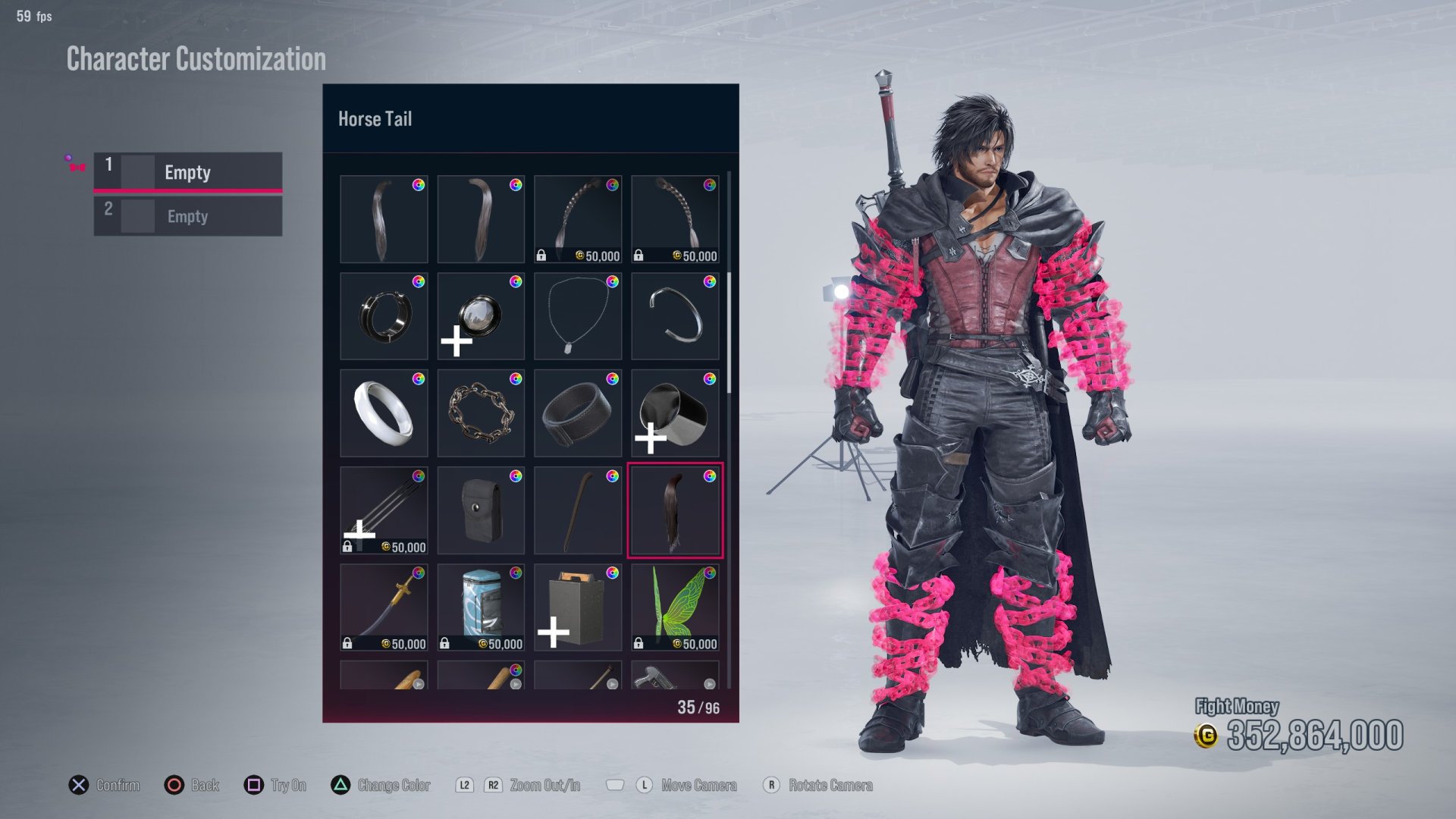Select the silver hoop earring

pyautogui.click(x=383, y=316)
